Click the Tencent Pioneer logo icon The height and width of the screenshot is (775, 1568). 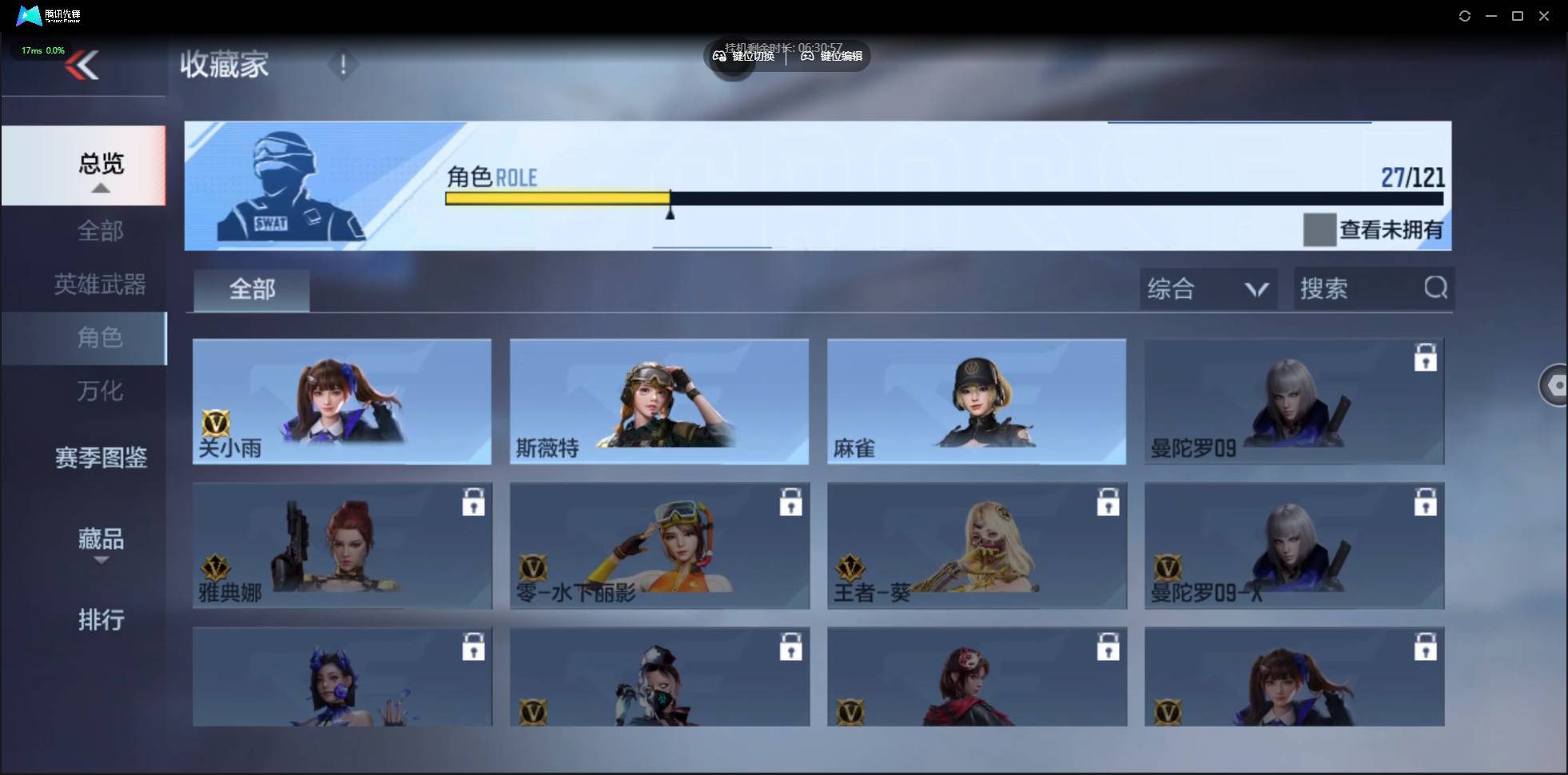click(x=28, y=15)
